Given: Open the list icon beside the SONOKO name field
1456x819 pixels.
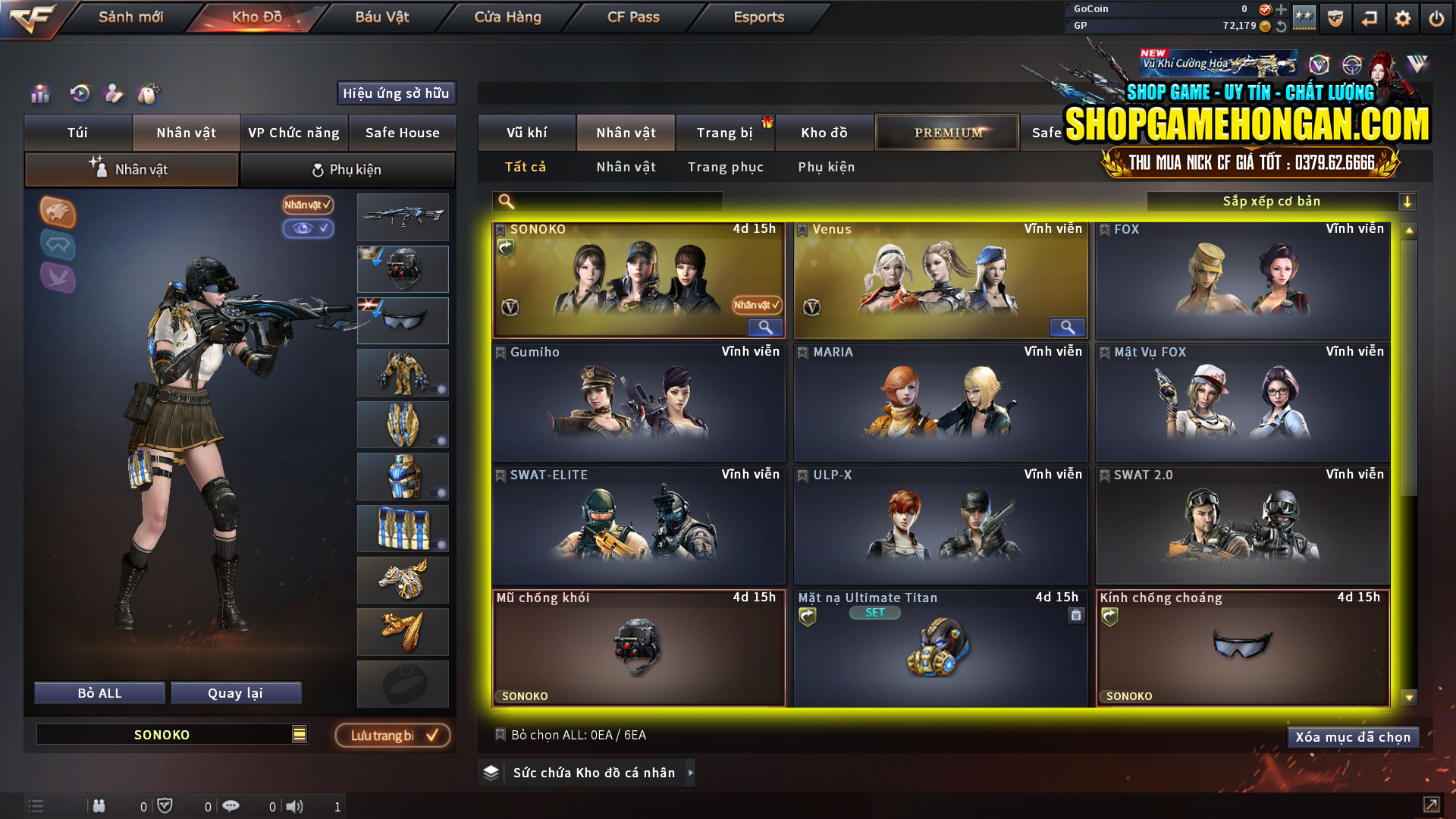Looking at the screenshot, I should (x=300, y=734).
